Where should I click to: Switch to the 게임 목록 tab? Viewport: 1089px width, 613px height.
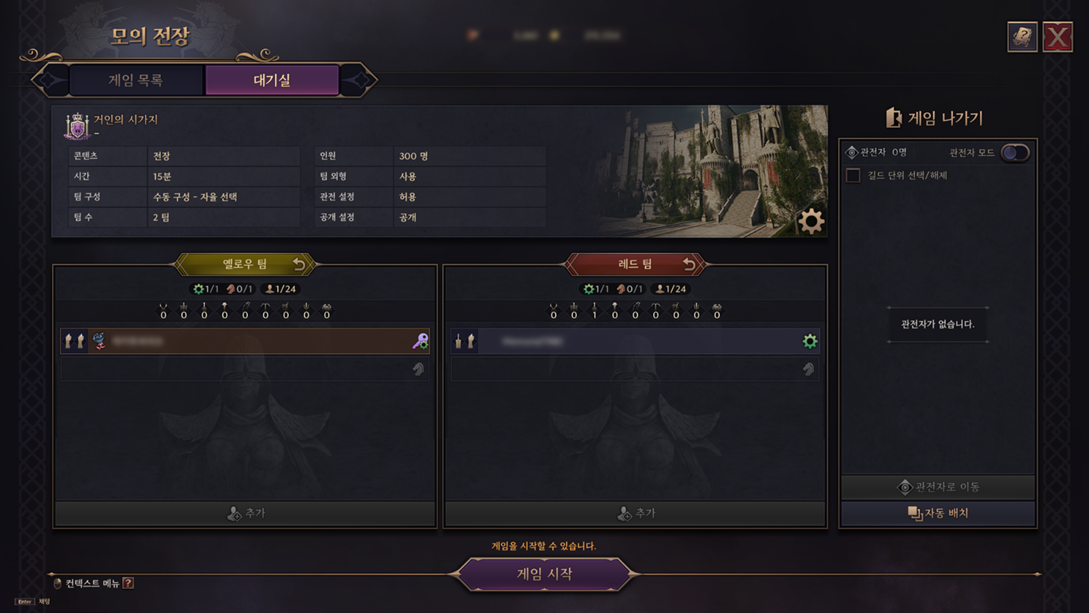coord(136,80)
